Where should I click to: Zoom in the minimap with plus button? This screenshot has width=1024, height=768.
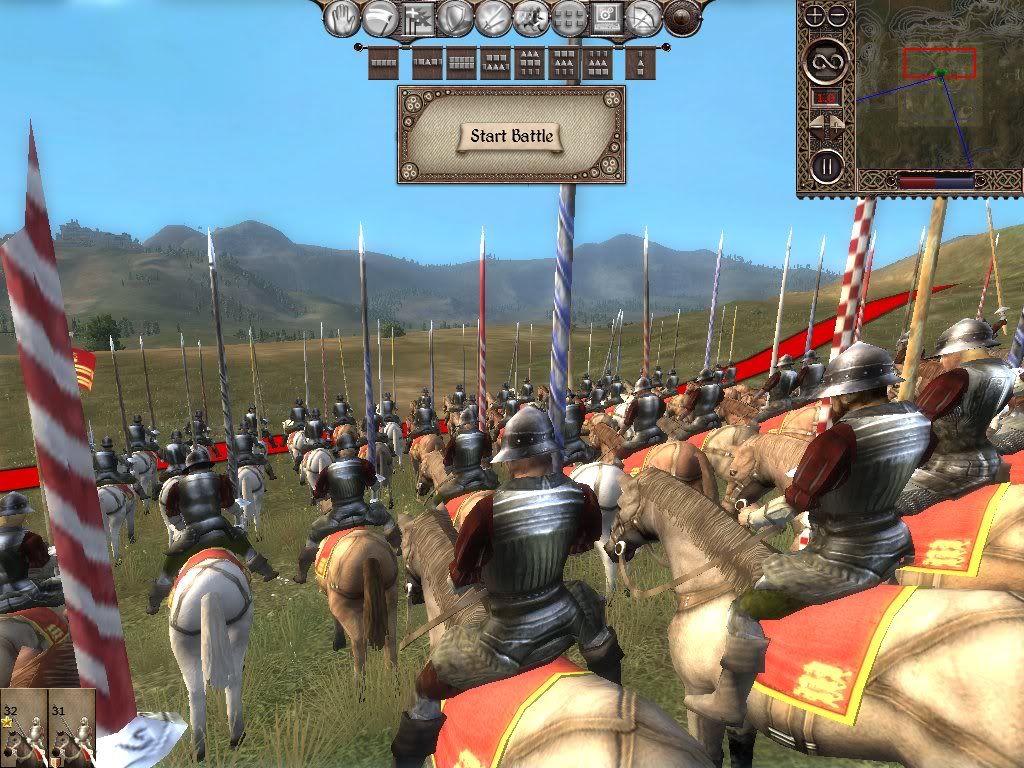(x=814, y=15)
